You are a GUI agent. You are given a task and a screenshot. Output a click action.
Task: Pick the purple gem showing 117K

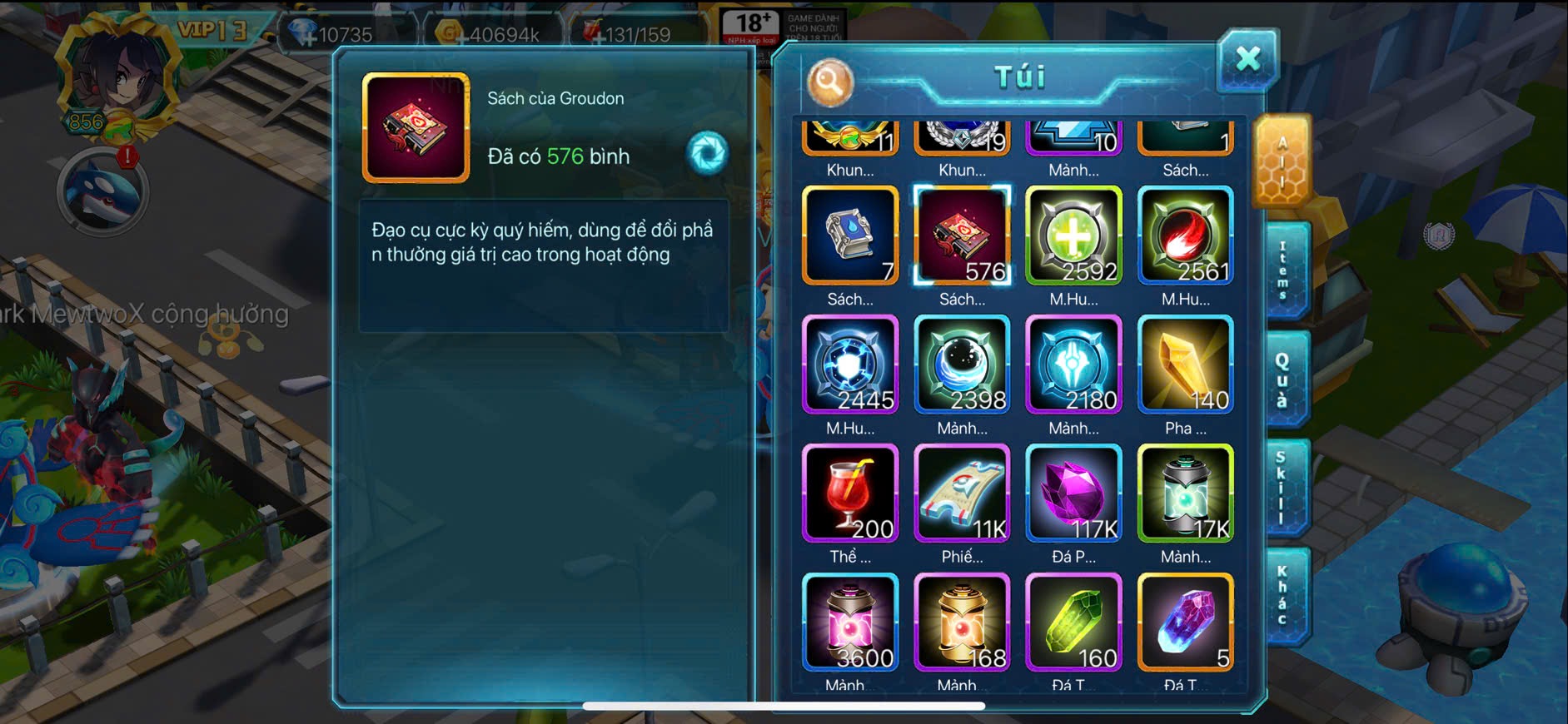(1073, 493)
